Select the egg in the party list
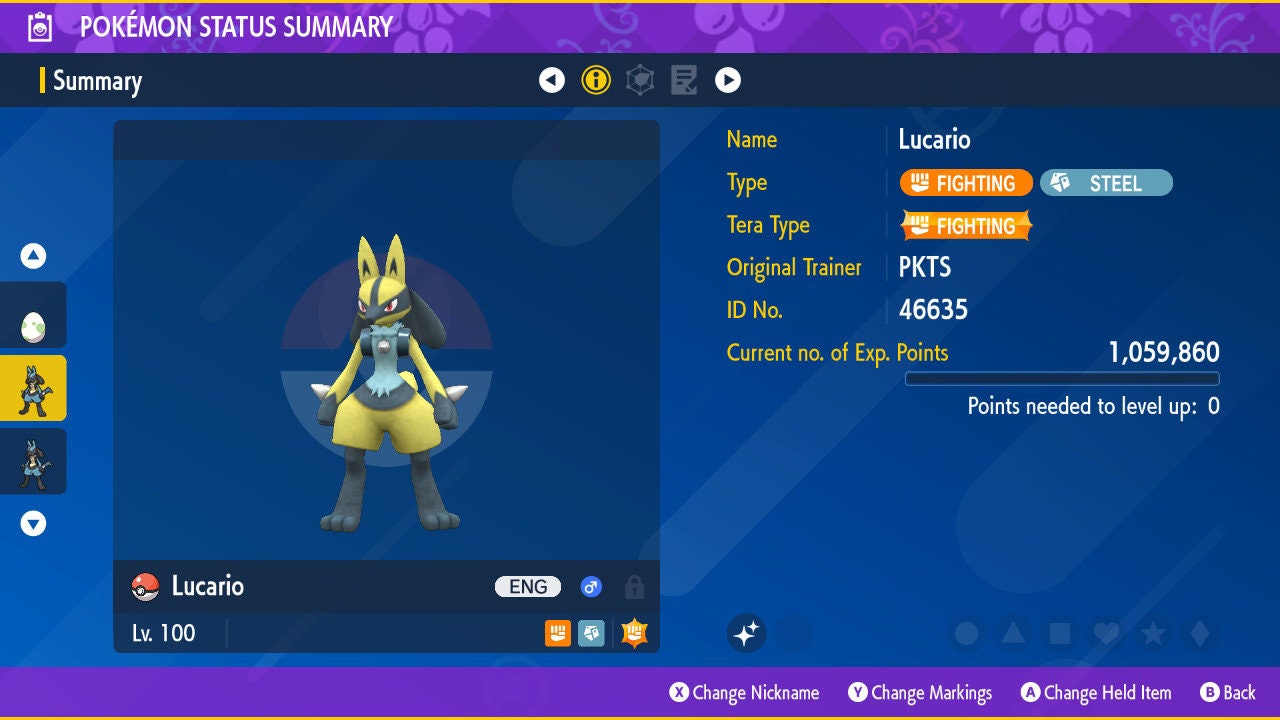The height and width of the screenshot is (720, 1280). pyautogui.click(x=33, y=323)
